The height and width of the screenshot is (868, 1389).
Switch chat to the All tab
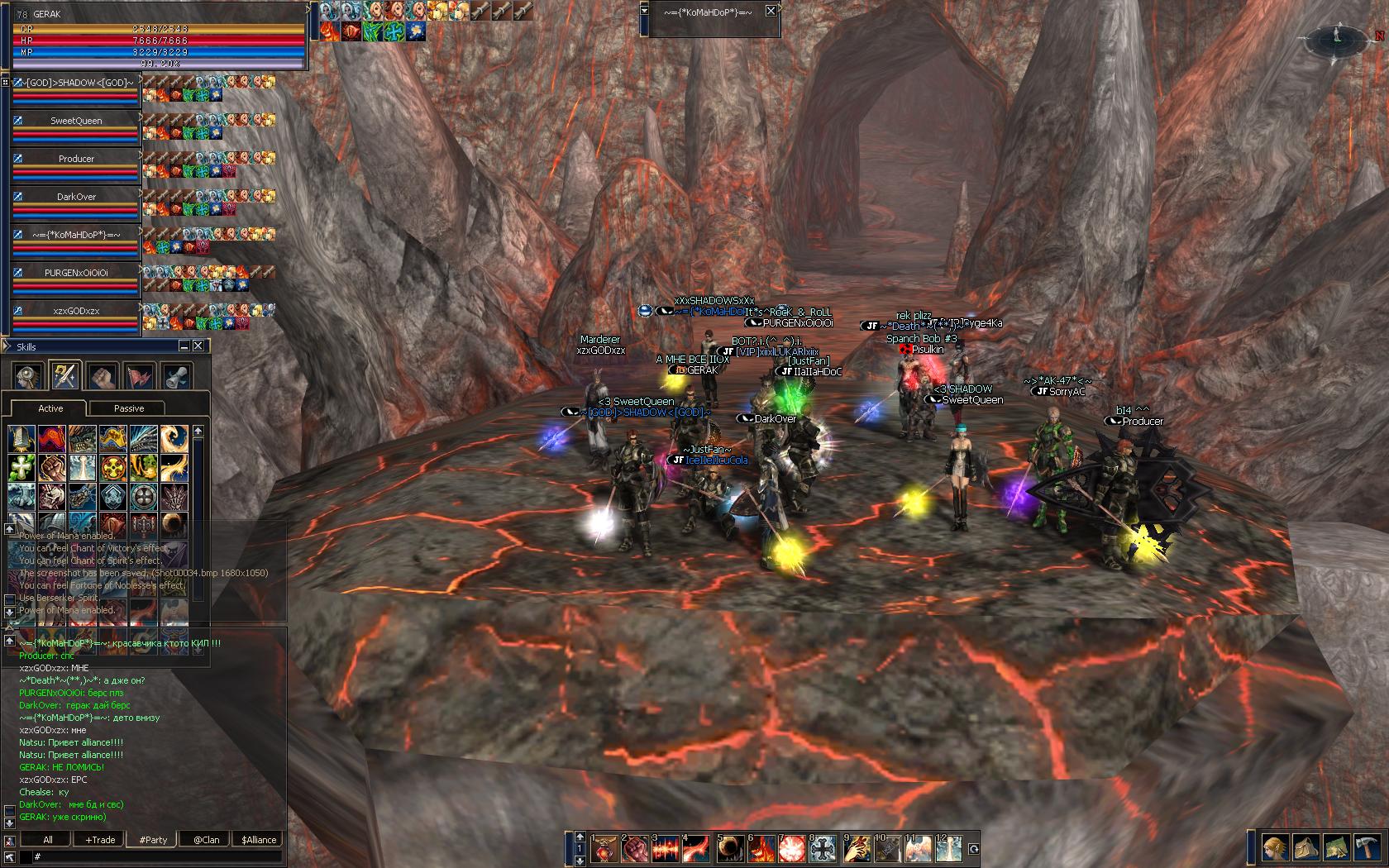click(x=47, y=840)
